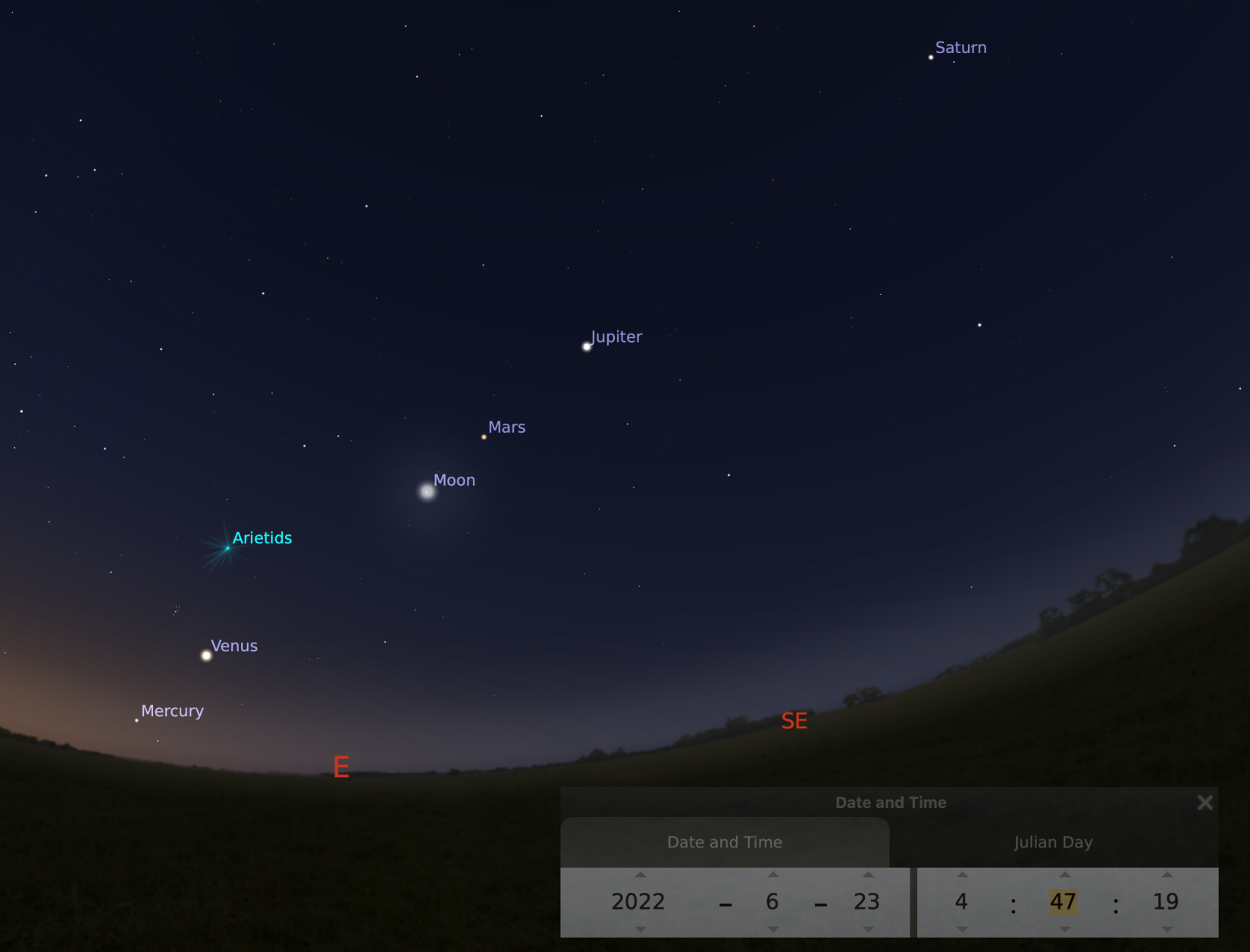The image size is (1250, 952).
Task: Select the Arietids radiant marker
Action: pyautogui.click(x=228, y=546)
